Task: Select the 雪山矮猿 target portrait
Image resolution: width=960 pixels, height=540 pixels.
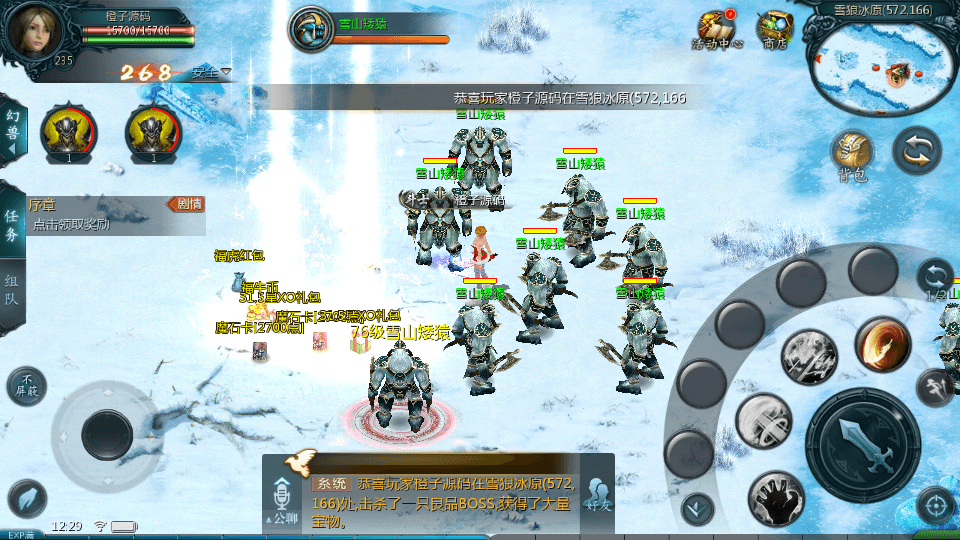Action: pyautogui.click(x=312, y=29)
